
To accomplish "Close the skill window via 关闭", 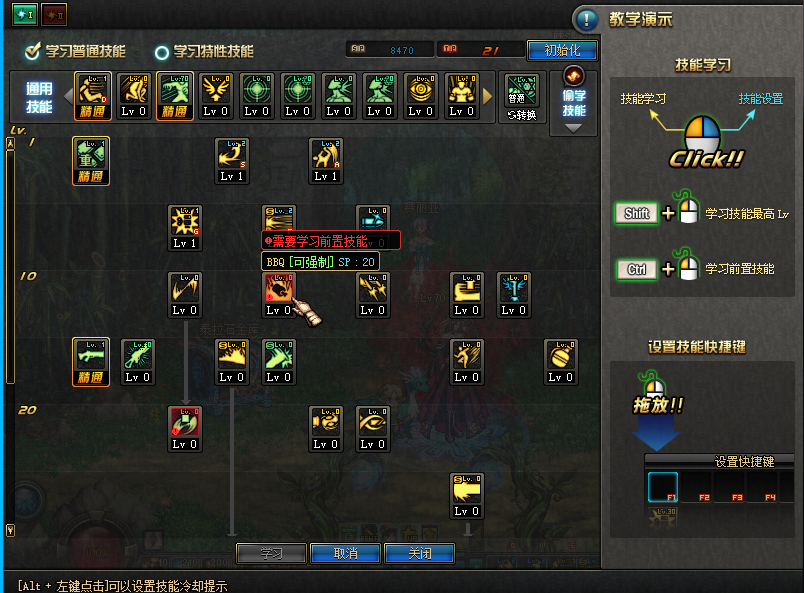I will point(419,553).
